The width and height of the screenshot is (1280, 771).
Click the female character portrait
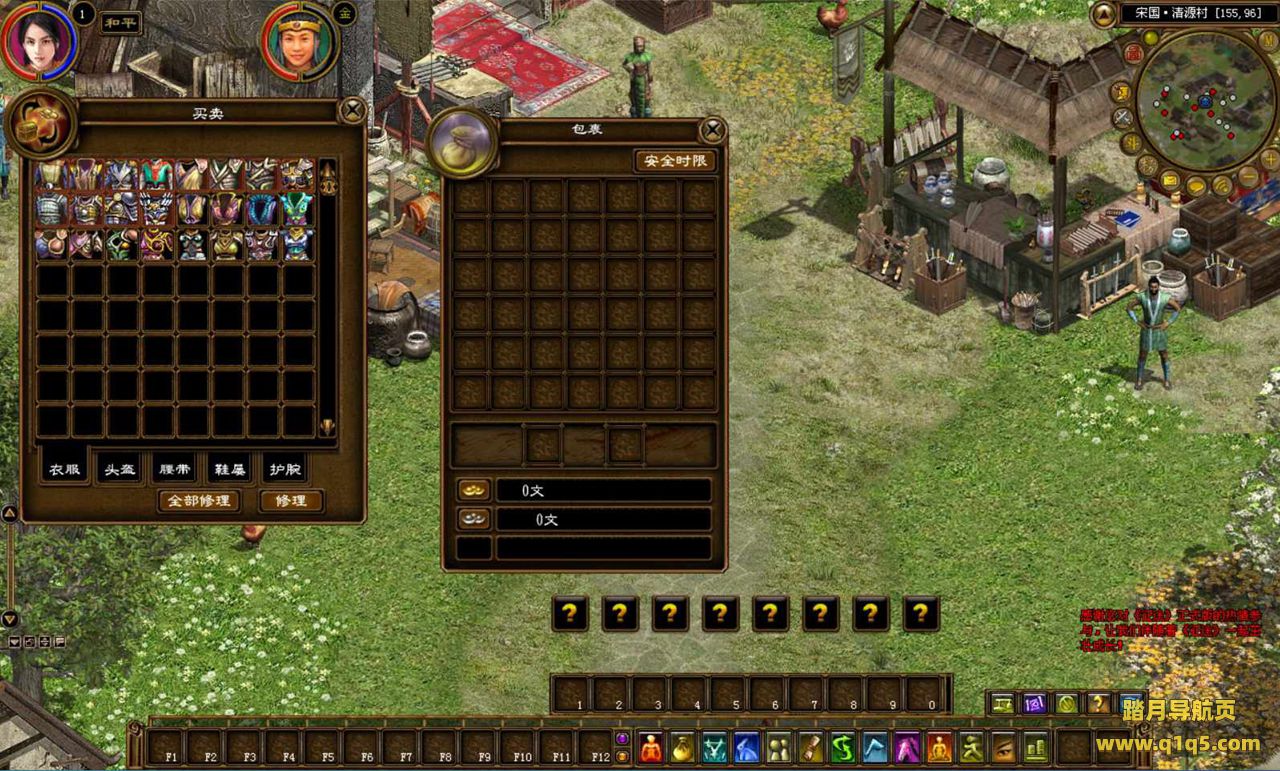pyautogui.click(x=40, y=40)
